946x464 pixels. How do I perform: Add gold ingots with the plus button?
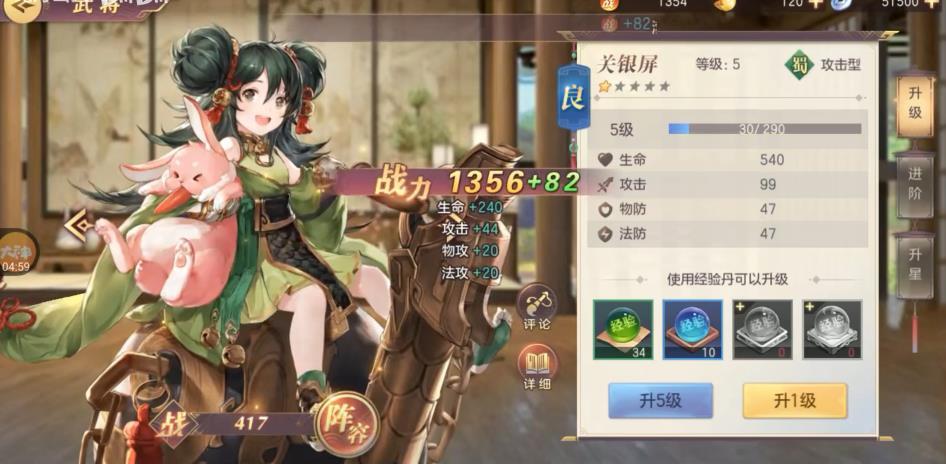coord(815,4)
